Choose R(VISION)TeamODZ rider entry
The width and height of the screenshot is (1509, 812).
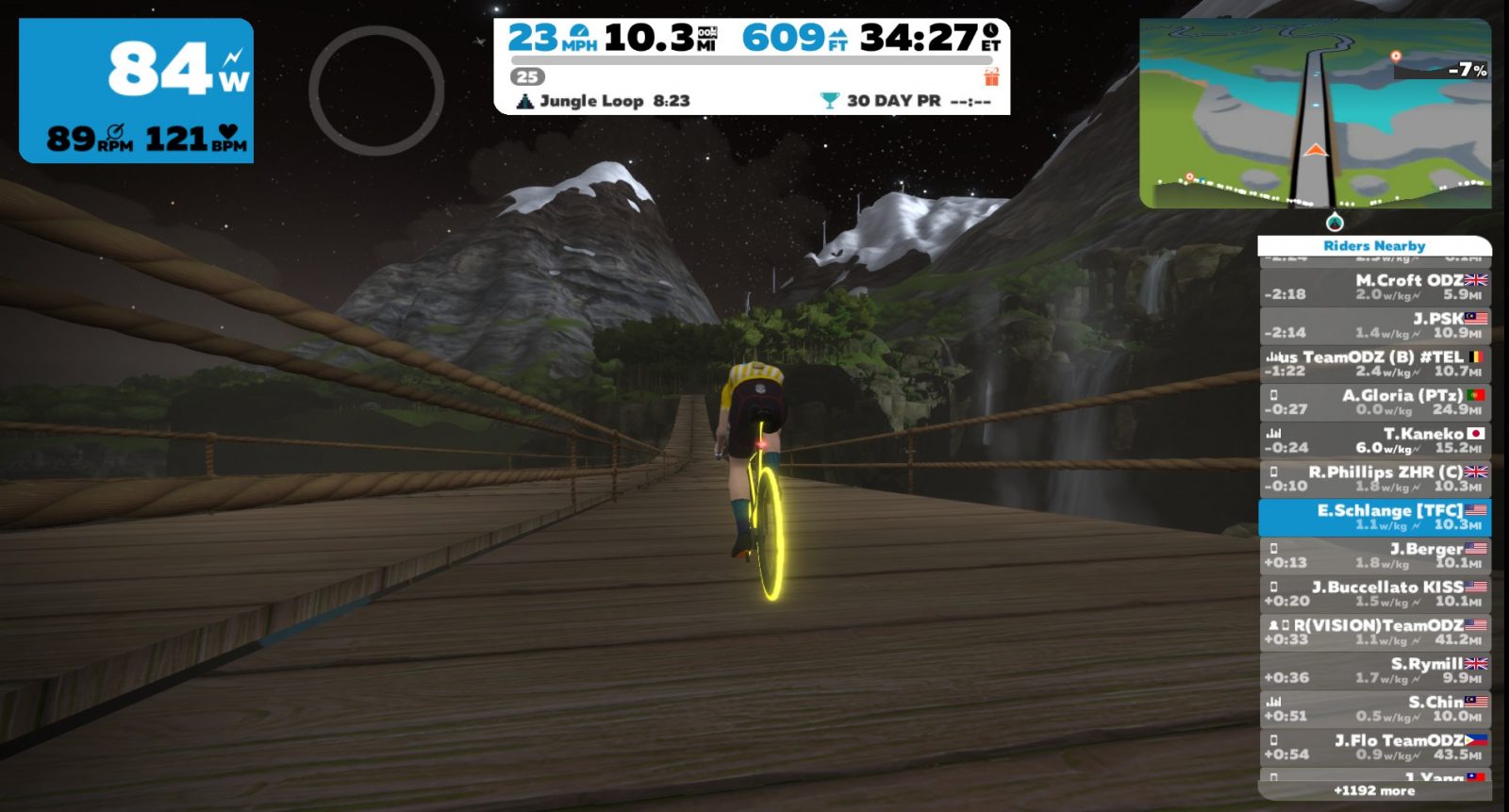click(x=1374, y=632)
